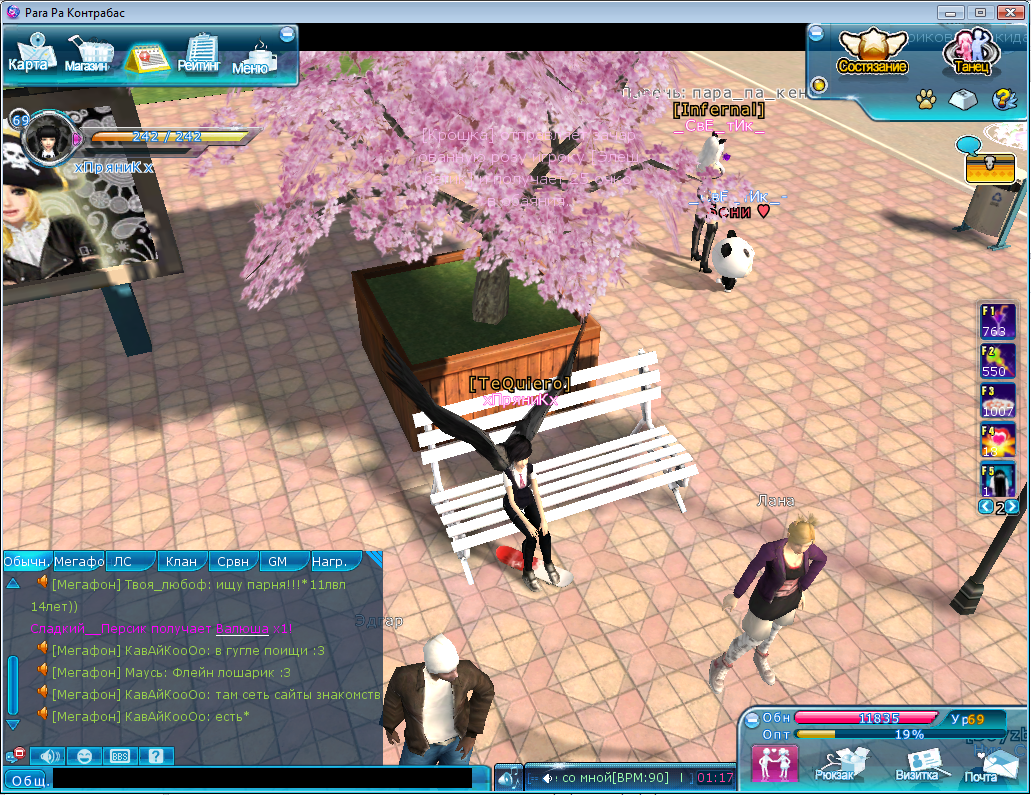Image resolution: width=1031 pixels, height=795 pixels.
Task: Switch to the Клан chat tab
Action: [x=181, y=562]
